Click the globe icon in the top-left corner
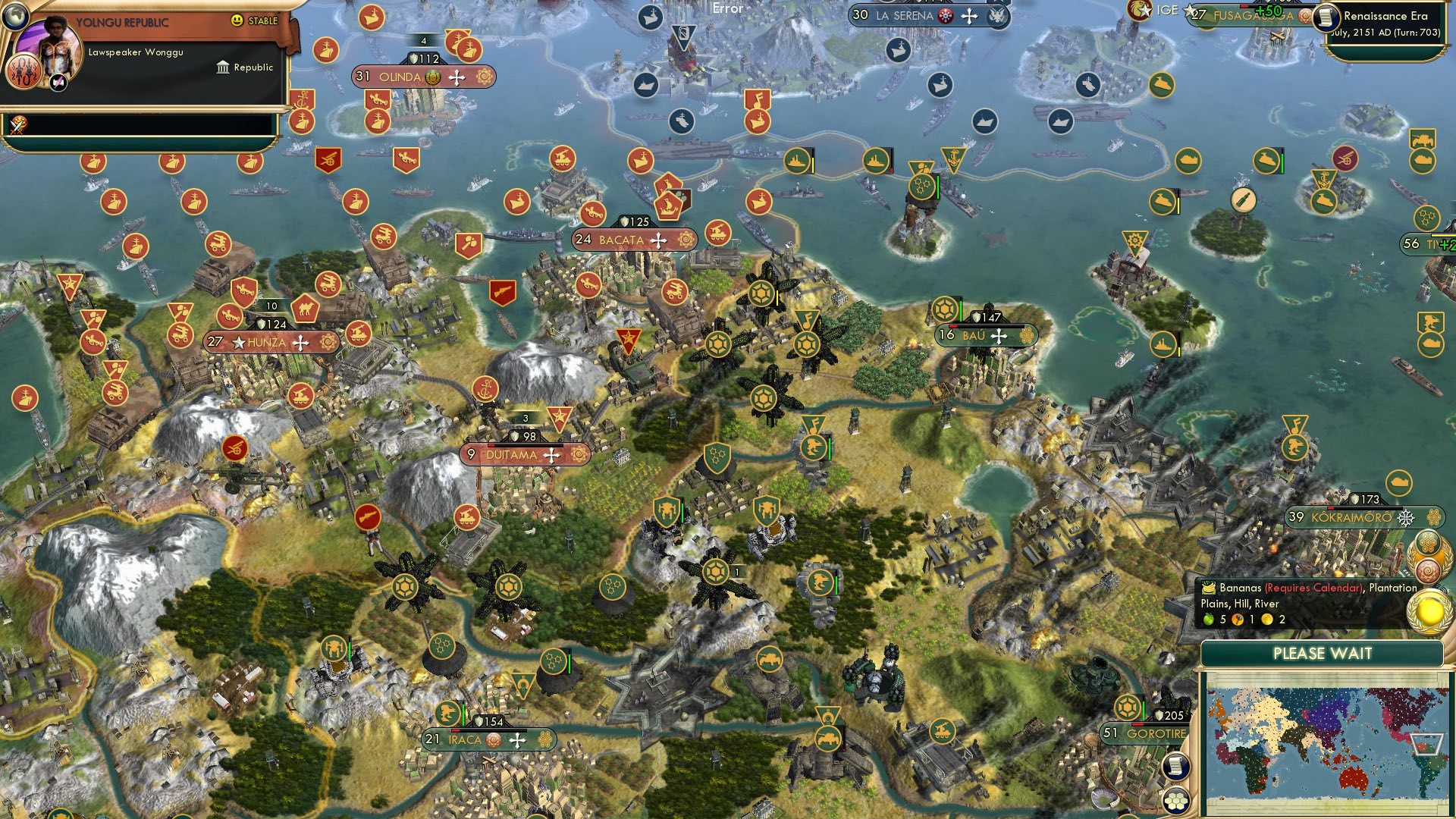The height and width of the screenshot is (819, 1456). [x=16, y=17]
